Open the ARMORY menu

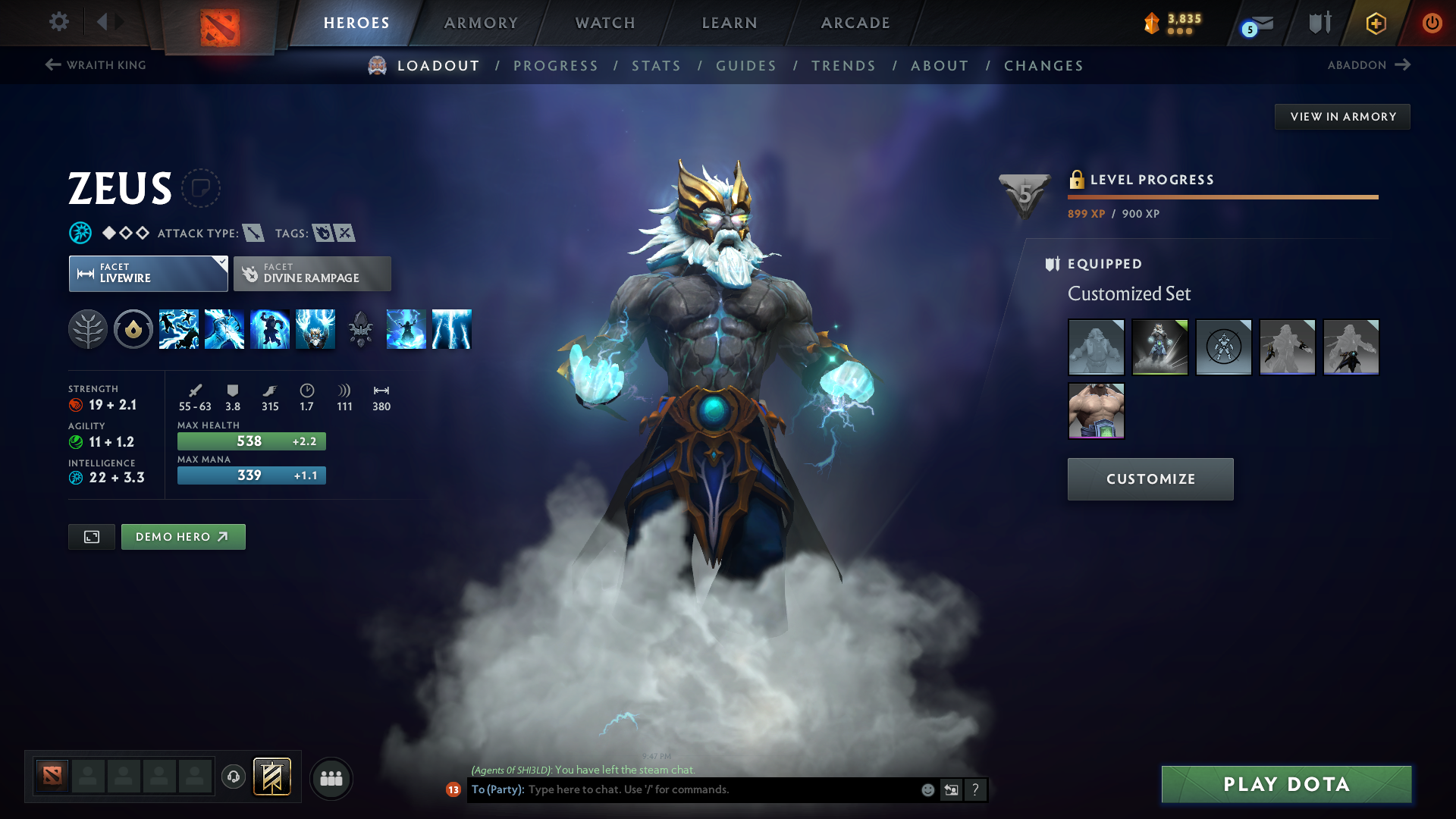click(x=481, y=23)
